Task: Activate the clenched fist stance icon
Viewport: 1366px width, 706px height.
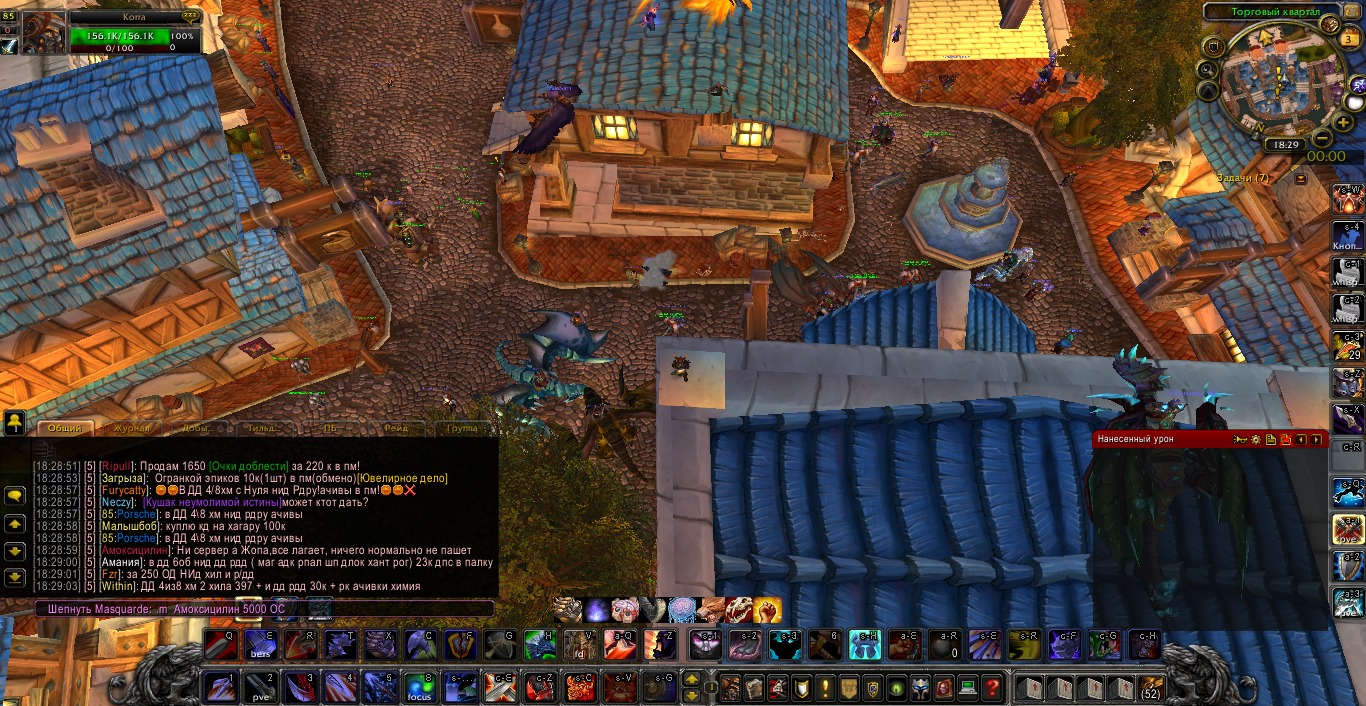Action: [766, 609]
